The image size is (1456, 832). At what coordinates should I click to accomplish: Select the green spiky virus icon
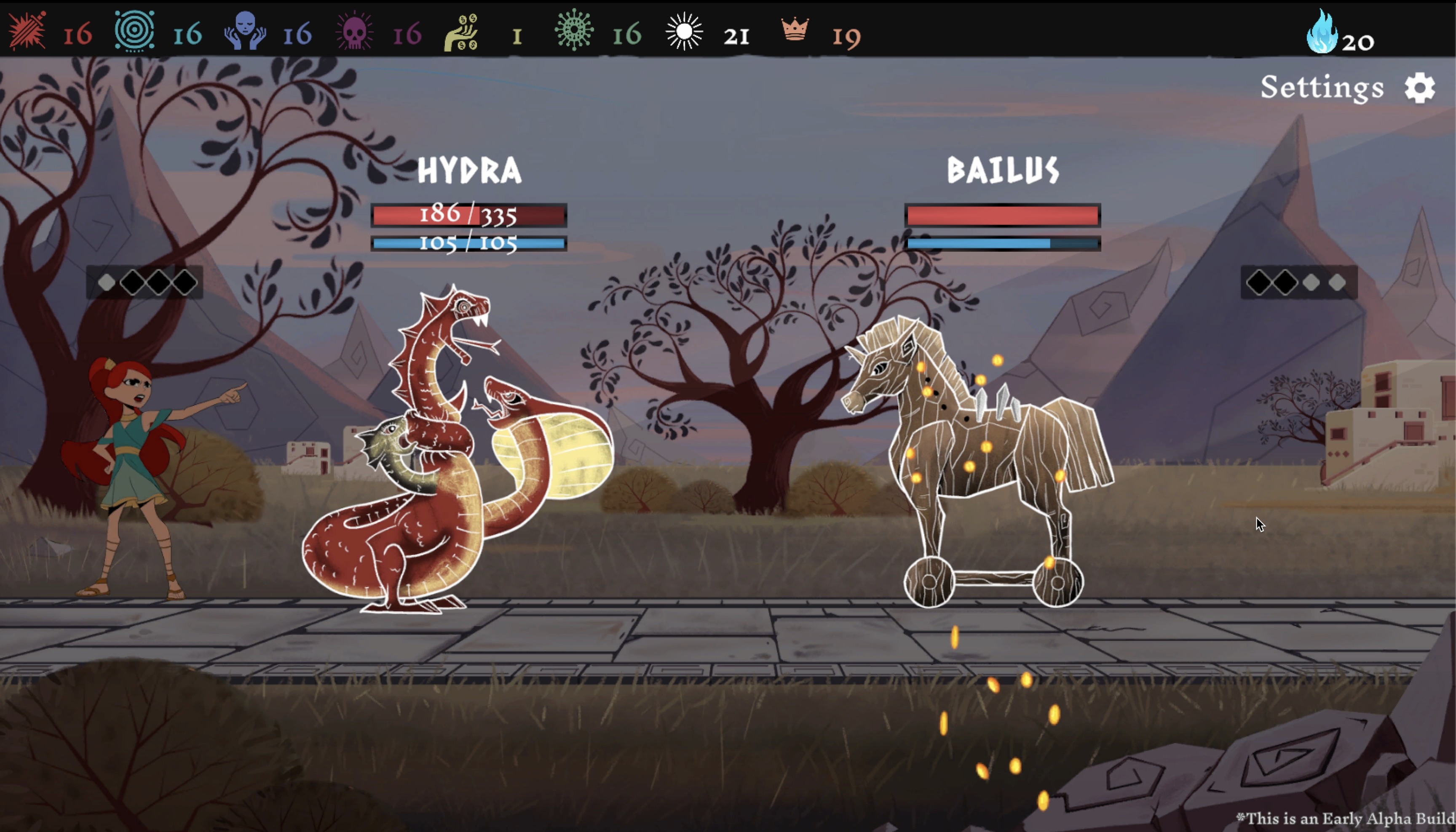[574, 30]
